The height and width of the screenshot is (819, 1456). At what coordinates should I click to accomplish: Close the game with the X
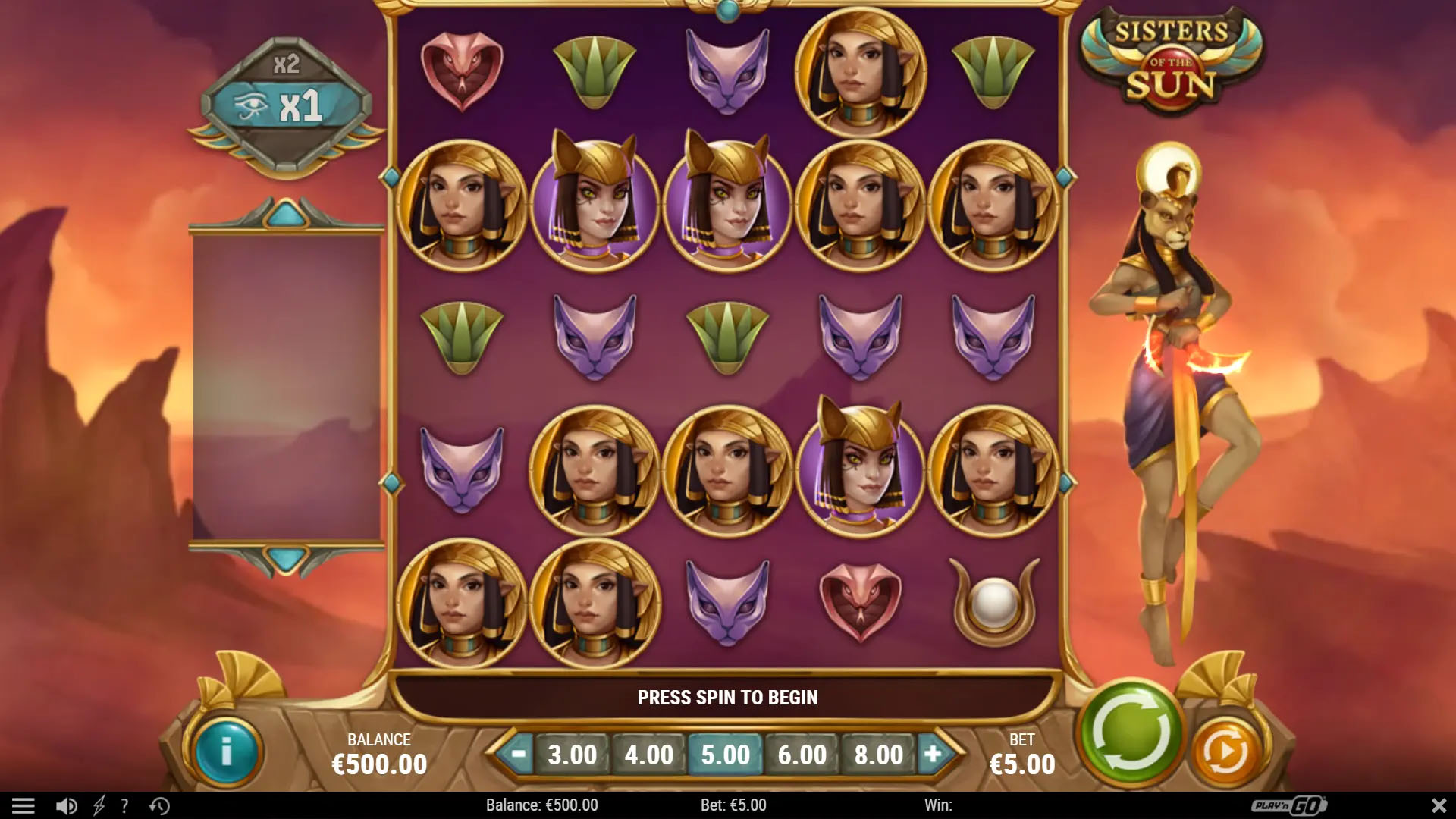click(1439, 805)
